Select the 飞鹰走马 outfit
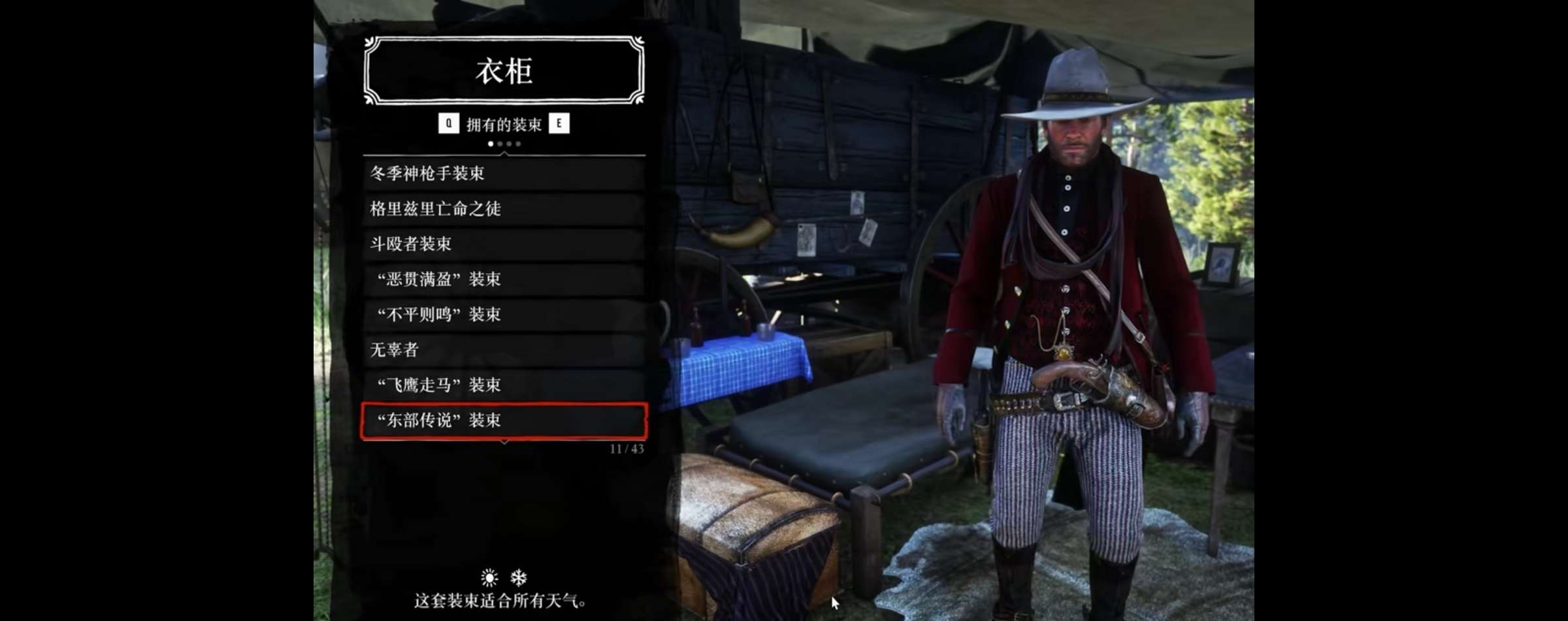 [503, 386]
